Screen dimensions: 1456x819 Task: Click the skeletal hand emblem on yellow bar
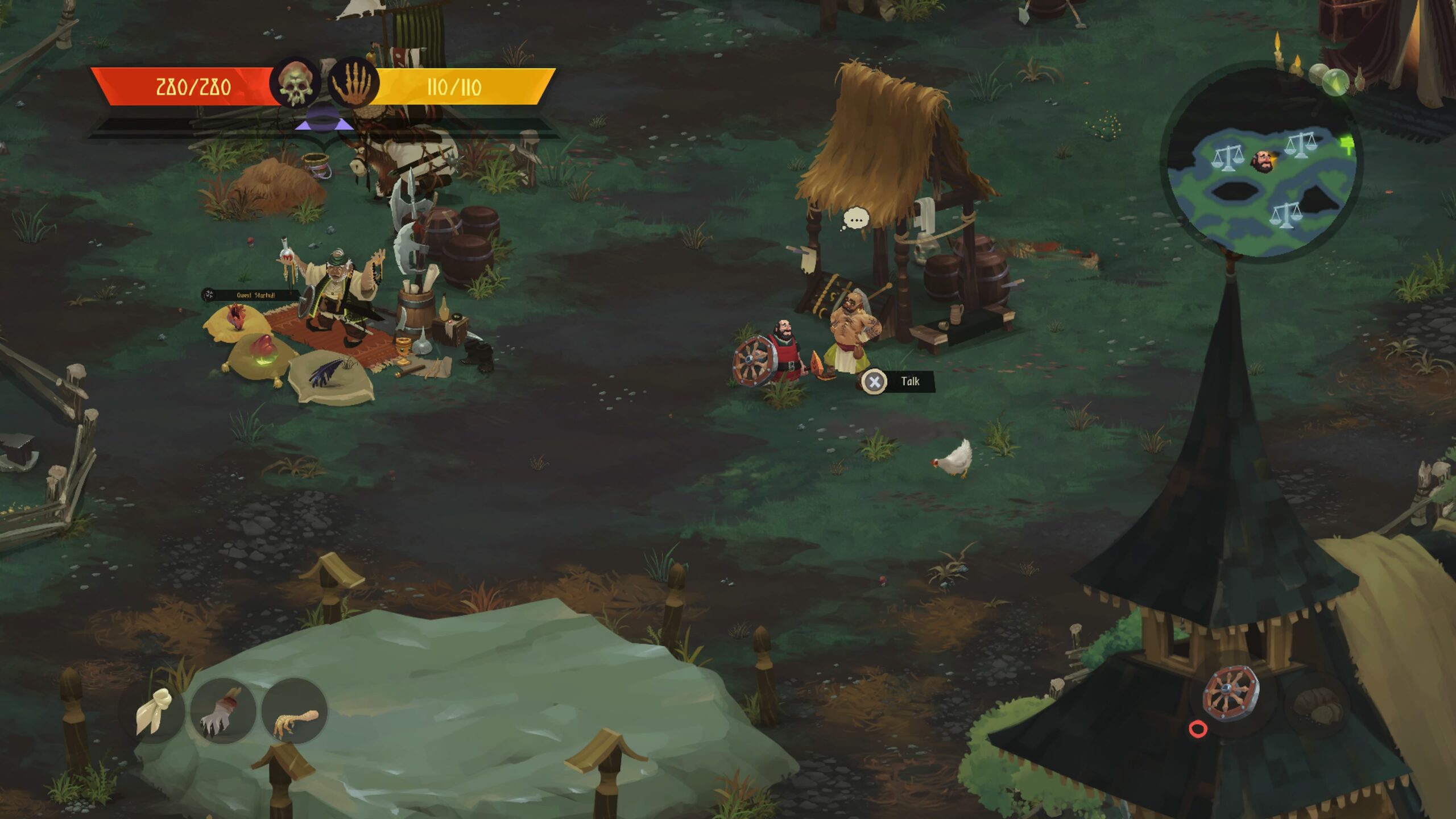tap(354, 83)
